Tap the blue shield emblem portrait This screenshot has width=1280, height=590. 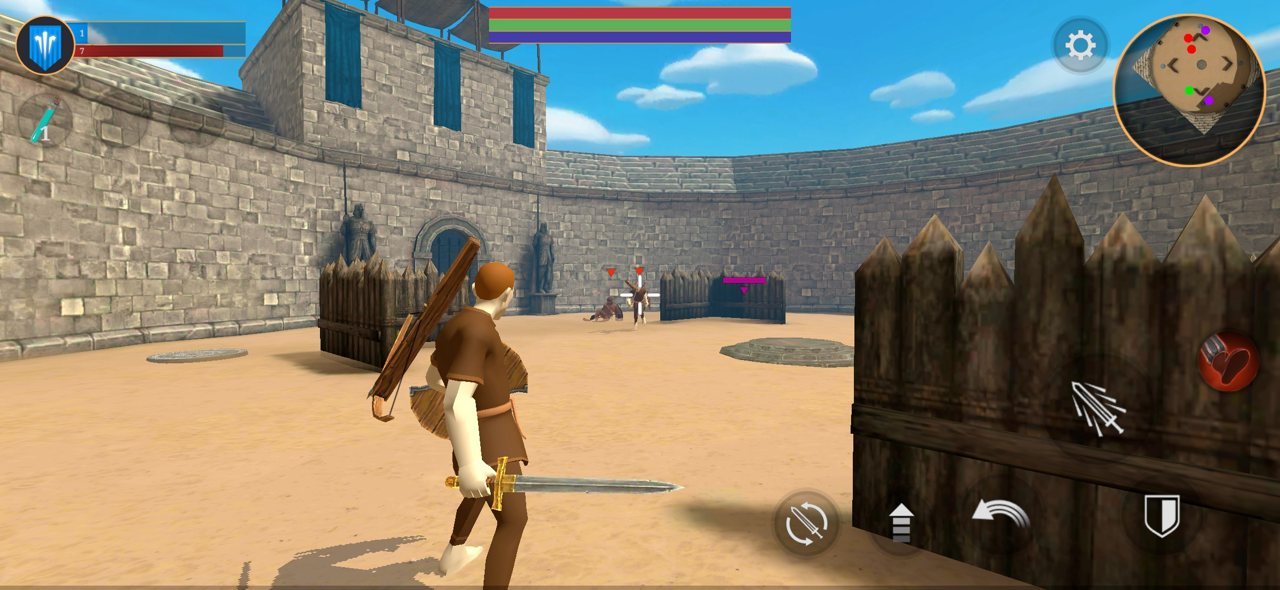coord(45,46)
